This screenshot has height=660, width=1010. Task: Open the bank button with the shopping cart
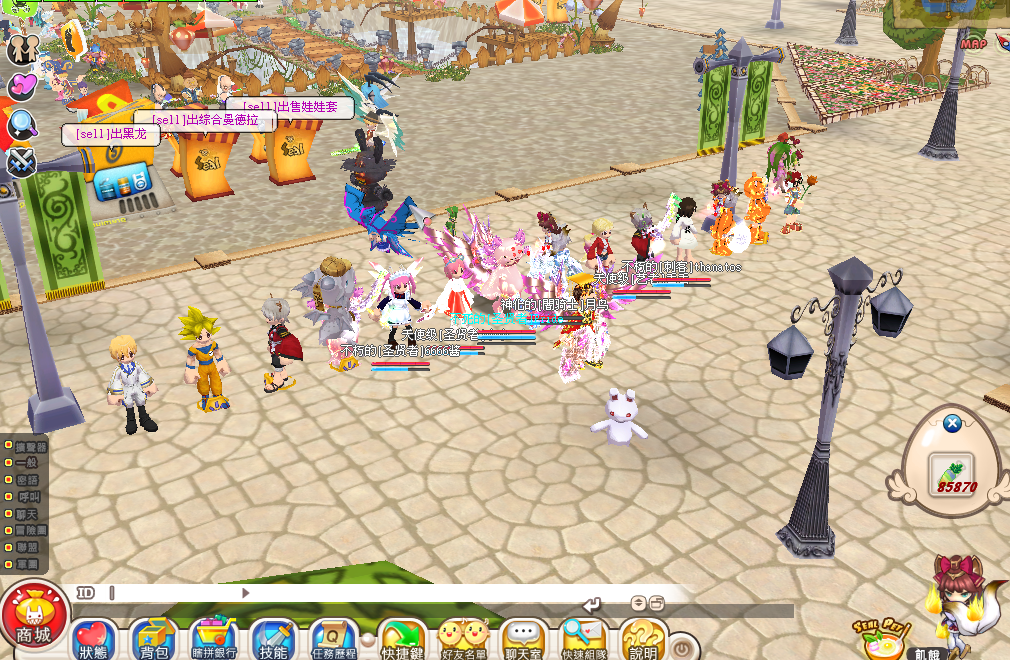point(213,640)
